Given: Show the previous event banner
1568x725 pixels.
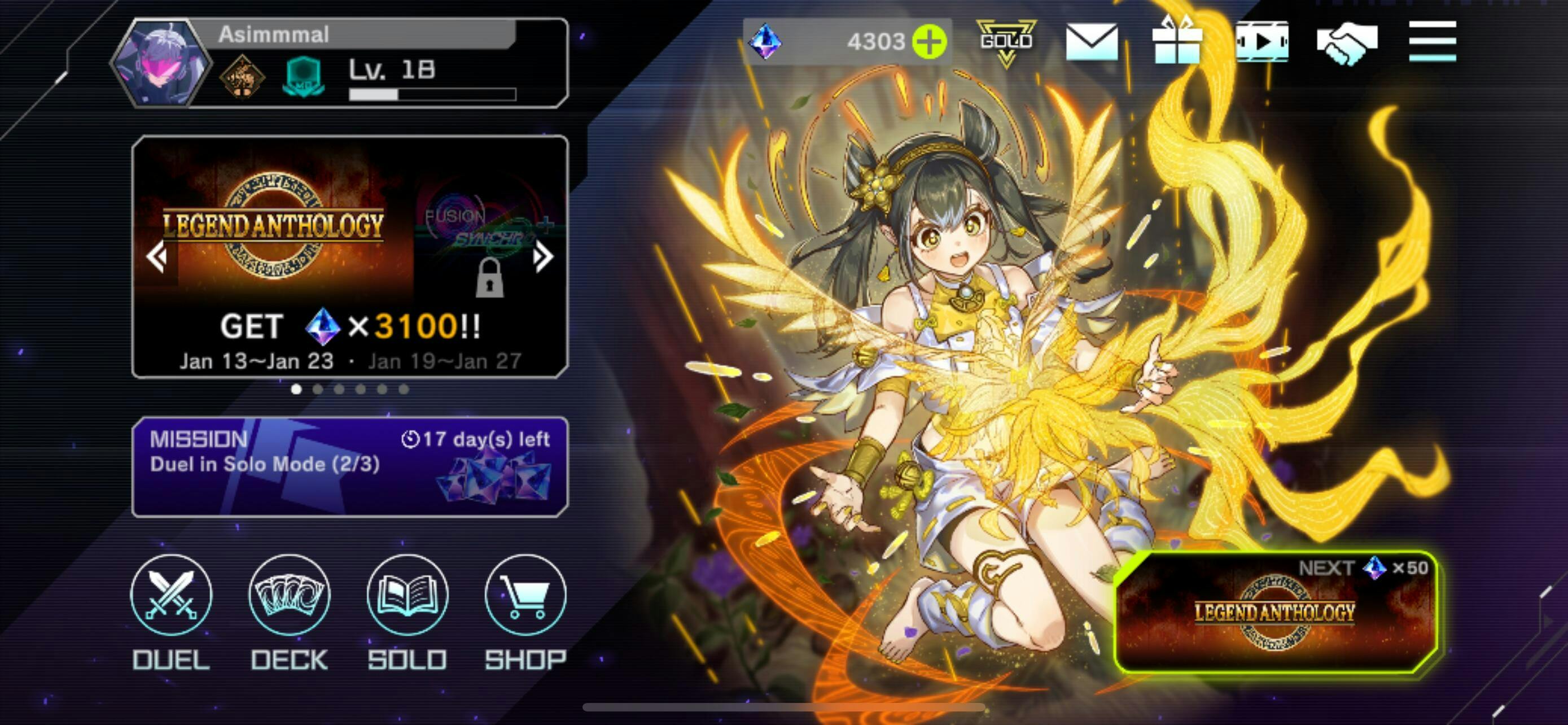Looking at the screenshot, I should point(156,256).
